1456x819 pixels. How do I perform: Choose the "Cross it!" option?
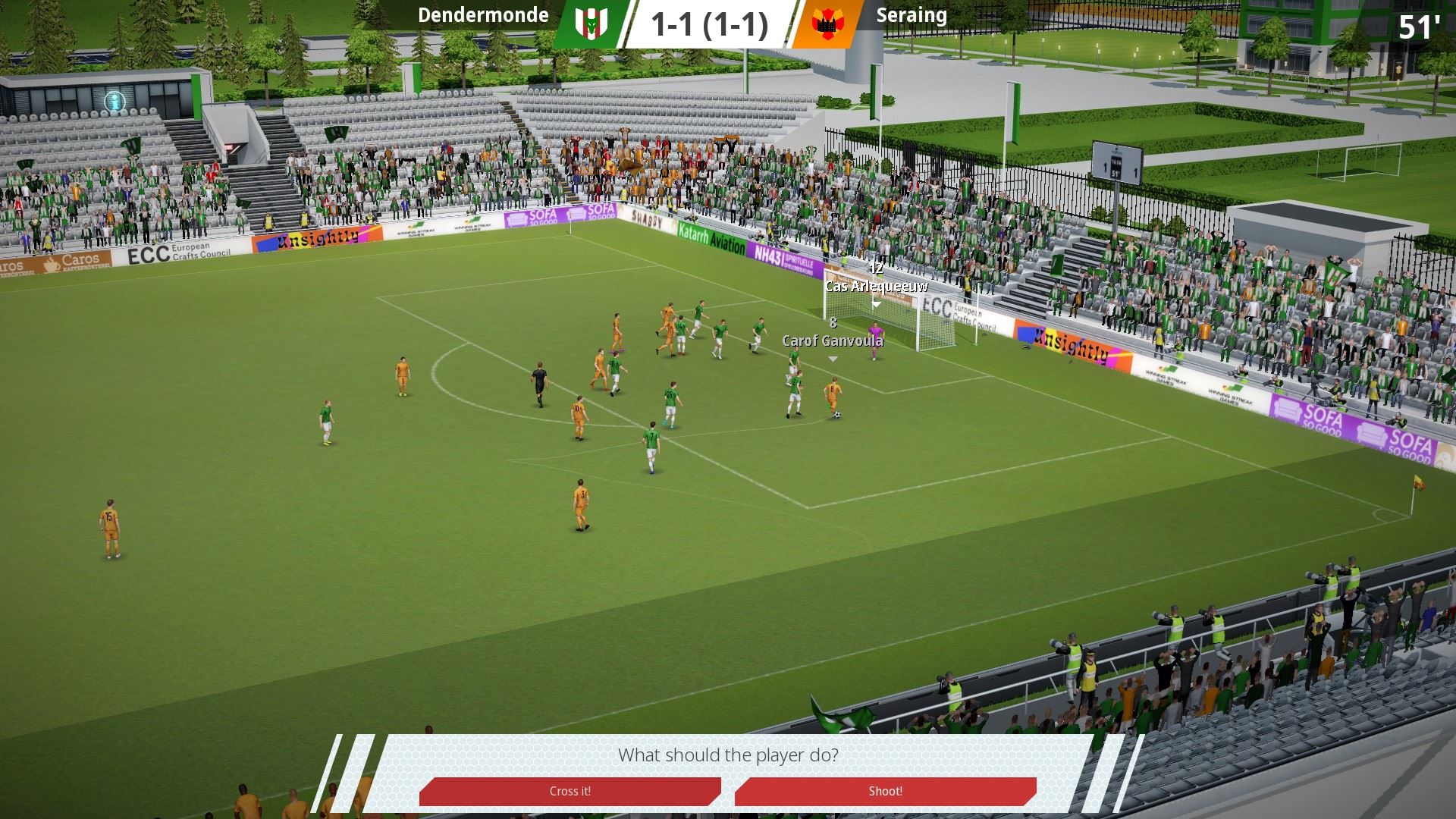pos(570,791)
